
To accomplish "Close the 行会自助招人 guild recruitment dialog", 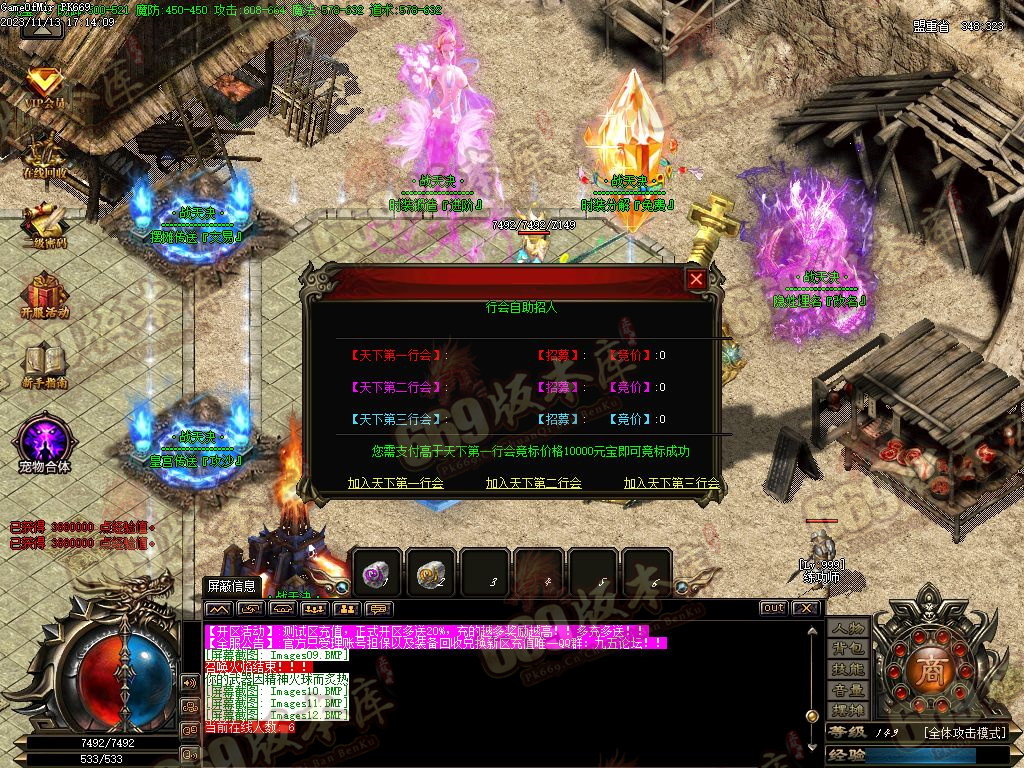I will (x=696, y=280).
